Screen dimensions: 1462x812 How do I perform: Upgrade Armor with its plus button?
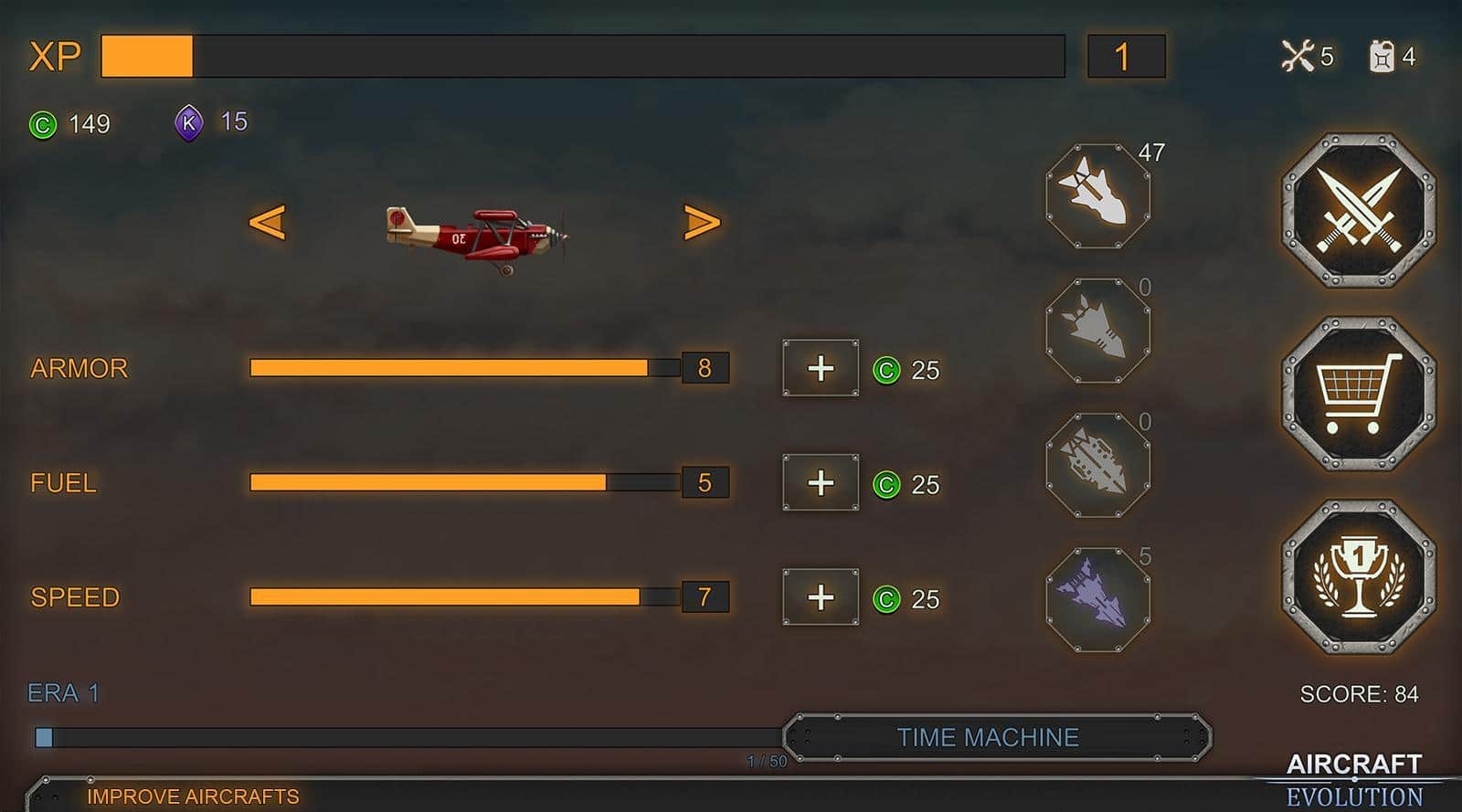(821, 368)
